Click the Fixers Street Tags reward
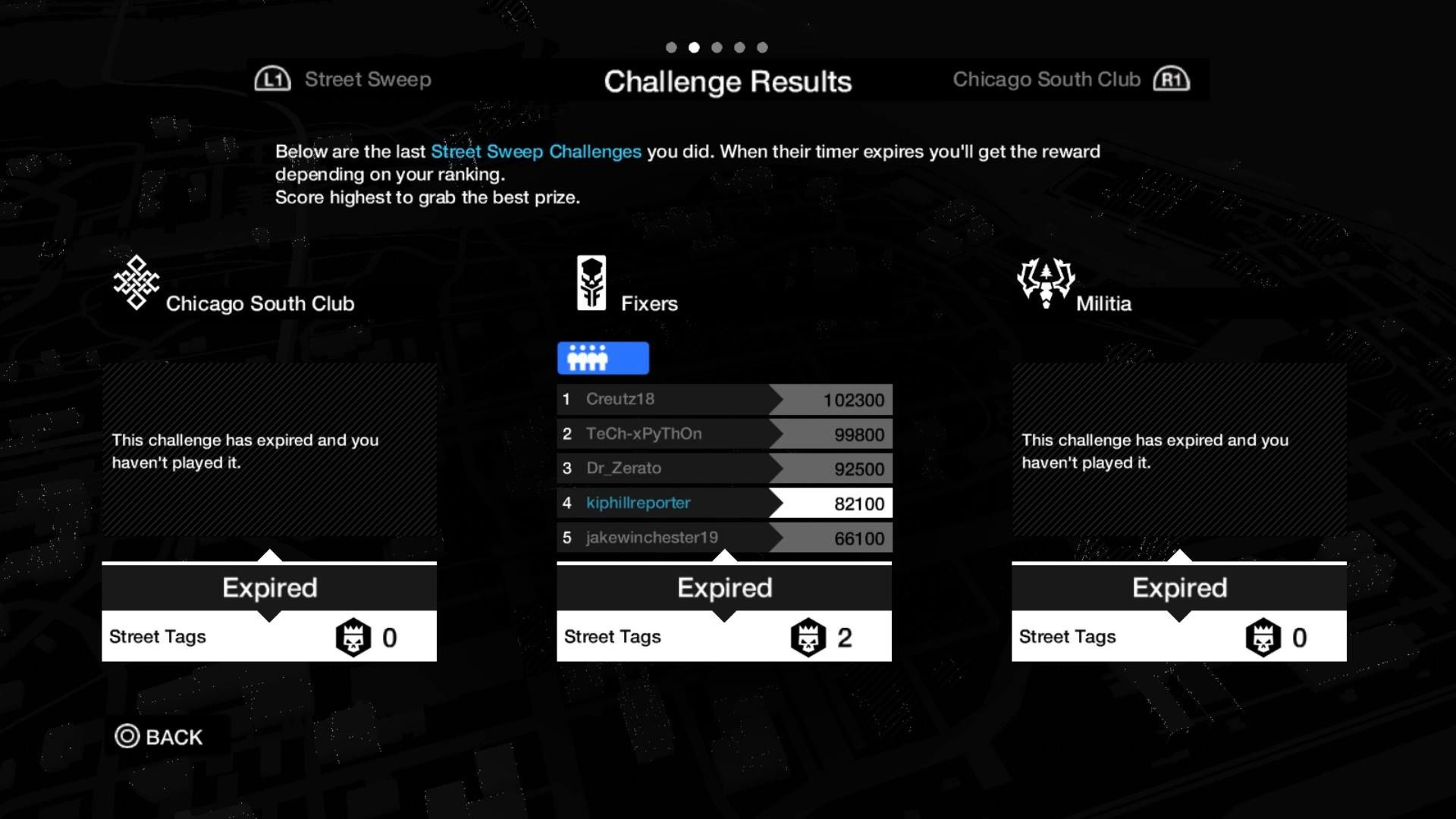Viewport: 1456px width, 819px height. click(x=723, y=637)
